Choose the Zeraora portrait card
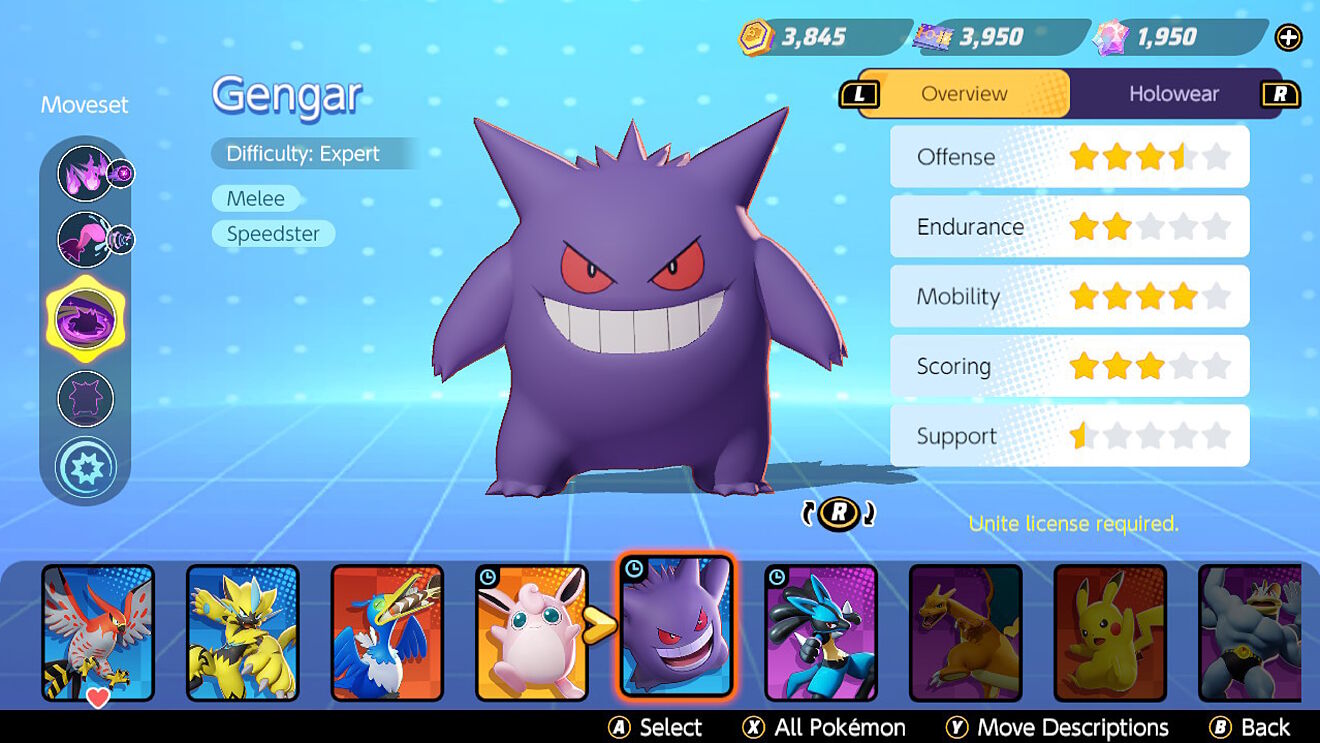Viewport: 1320px width, 743px height. point(243,632)
